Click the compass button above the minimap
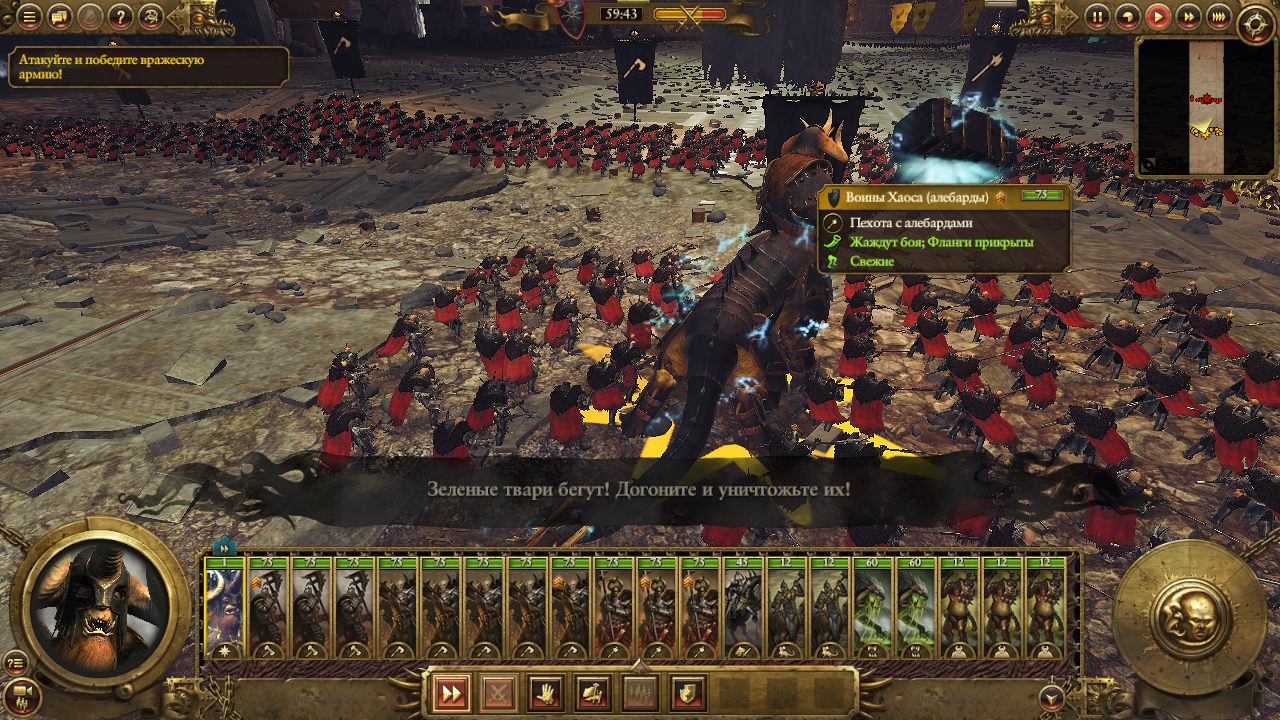The height and width of the screenshot is (720, 1280). (1256, 24)
